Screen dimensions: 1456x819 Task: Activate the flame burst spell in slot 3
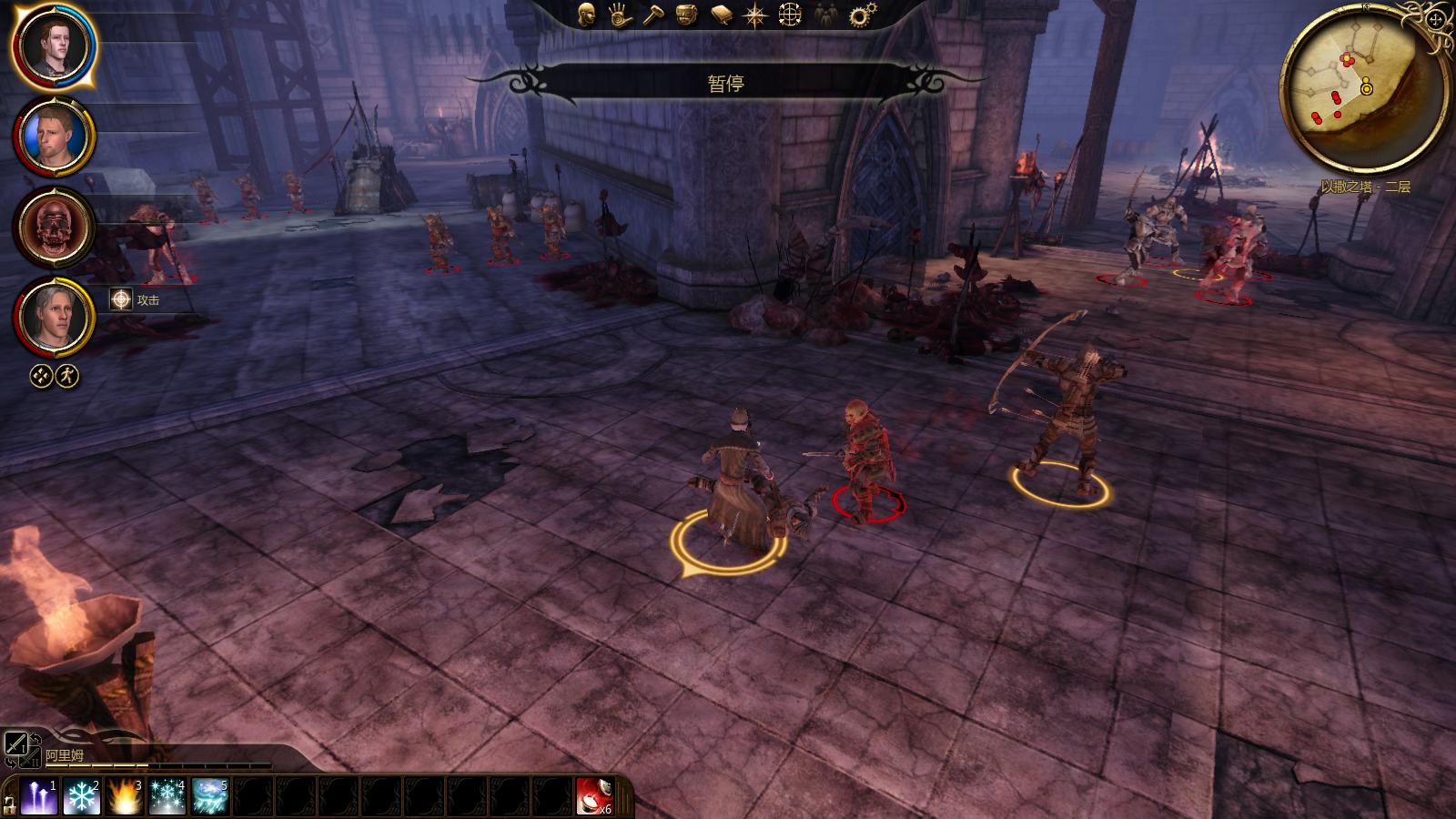point(125,797)
